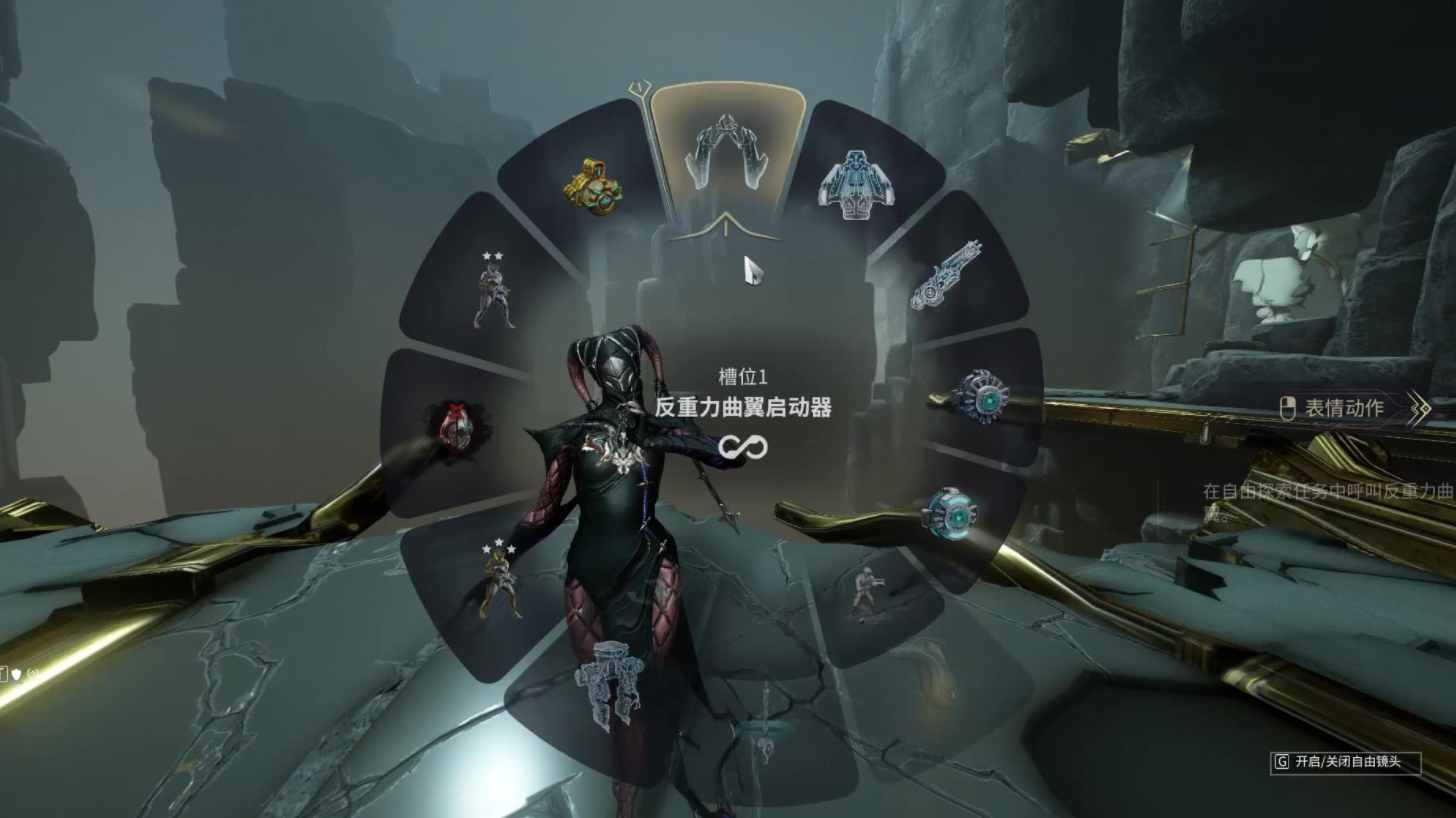The height and width of the screenshot is (818, 1456).
Task: Equip the dark round scanner with teal core
Action: pyautogui.click(x=979, y=397)
